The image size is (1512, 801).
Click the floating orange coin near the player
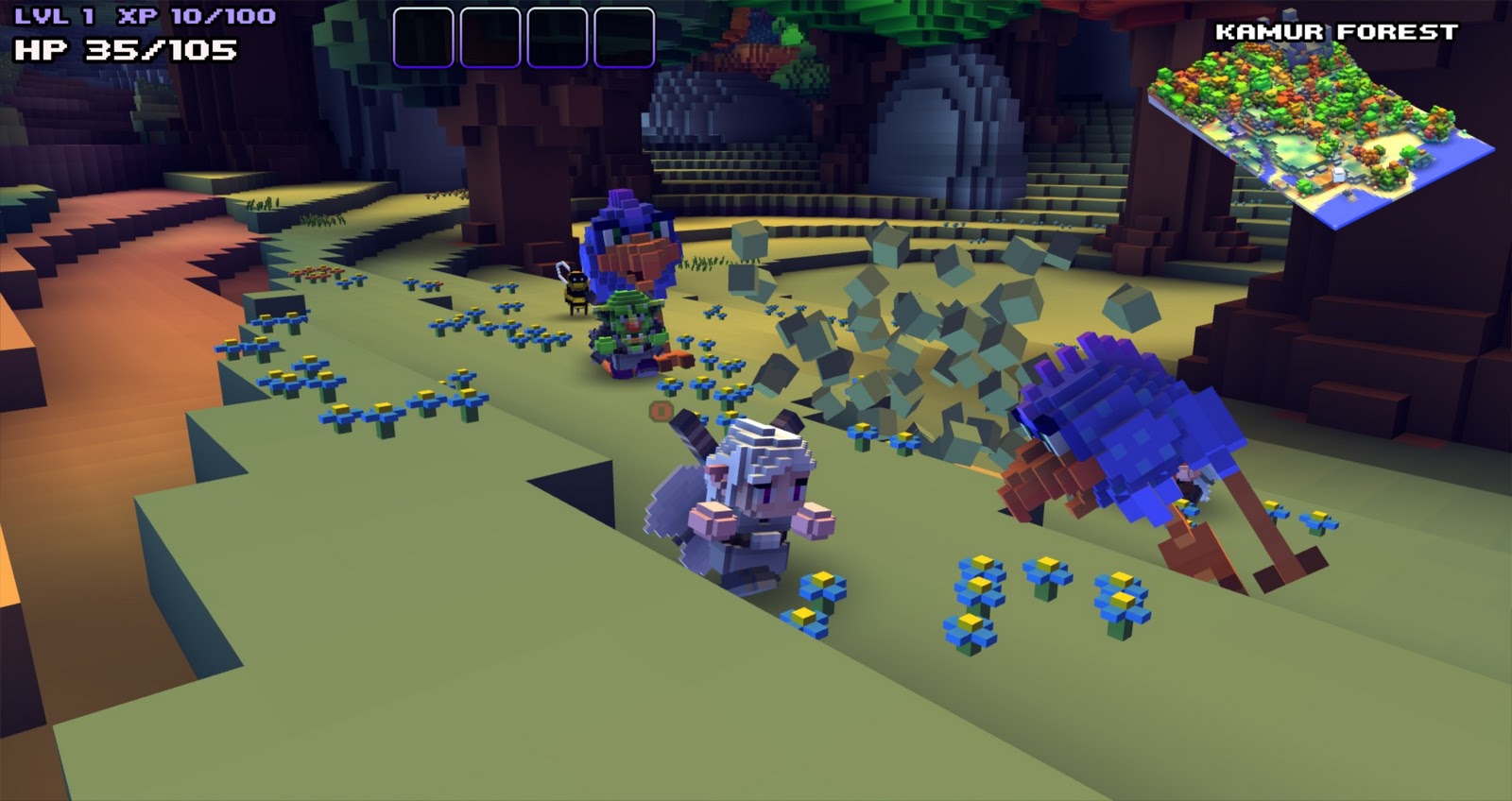(659, 411)
